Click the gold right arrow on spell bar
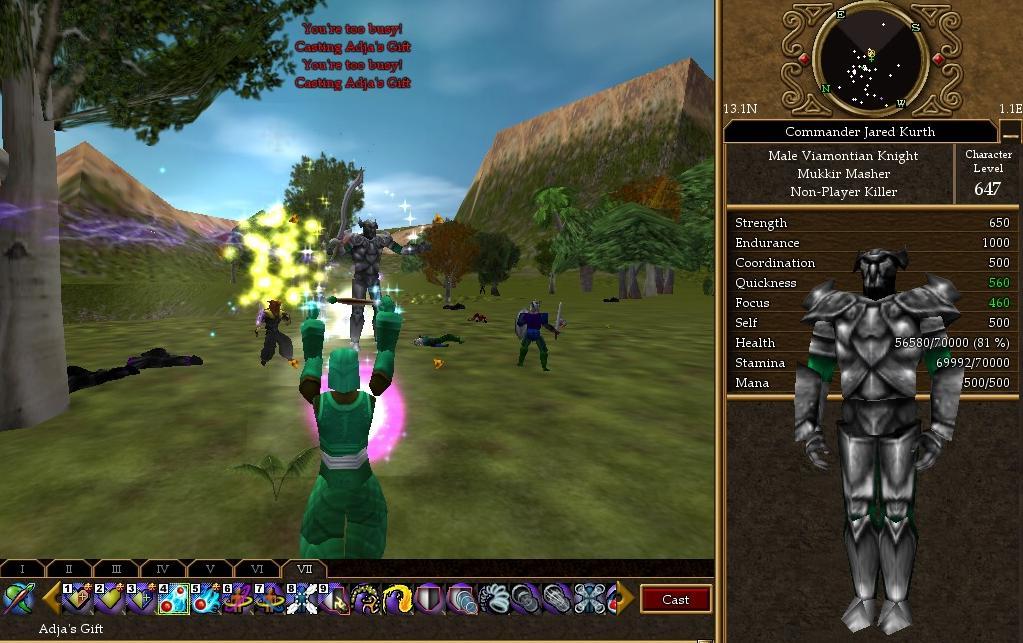The width and height of the screenshot is (1023, 643). [624, 599]
